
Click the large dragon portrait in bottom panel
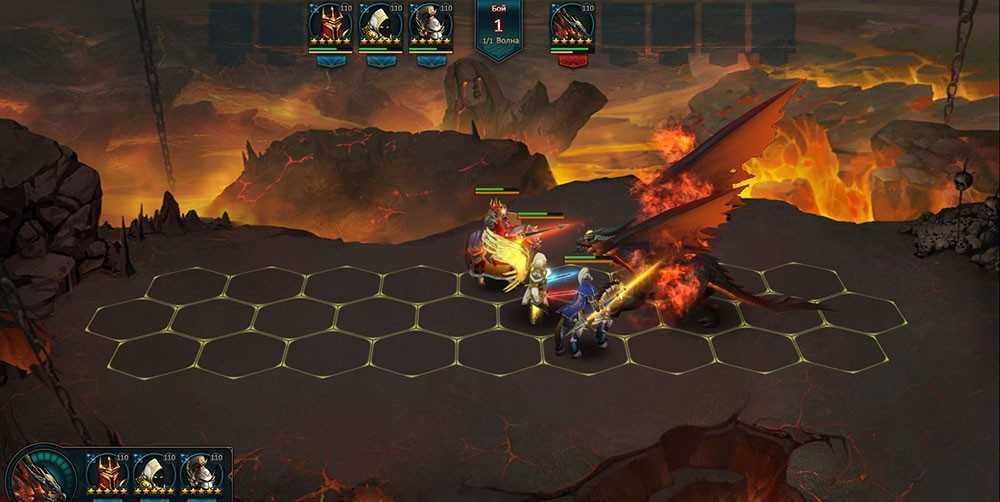coord(40,478)
